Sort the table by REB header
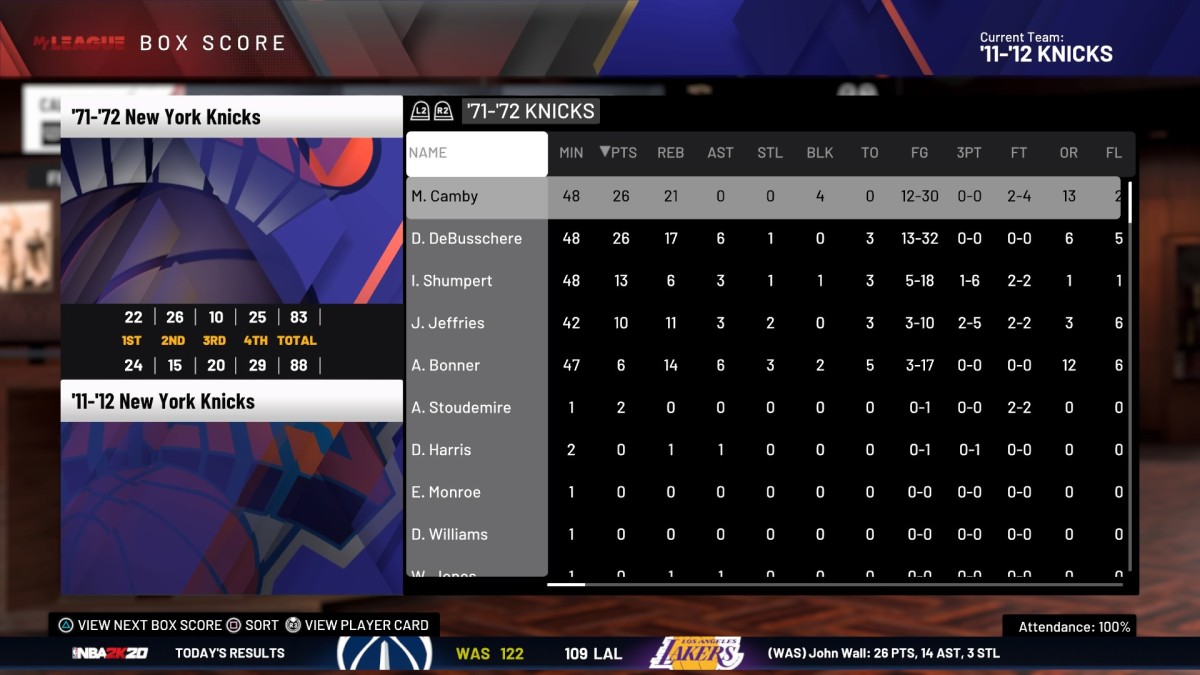The image size is (1200, 675). point(670,153)
